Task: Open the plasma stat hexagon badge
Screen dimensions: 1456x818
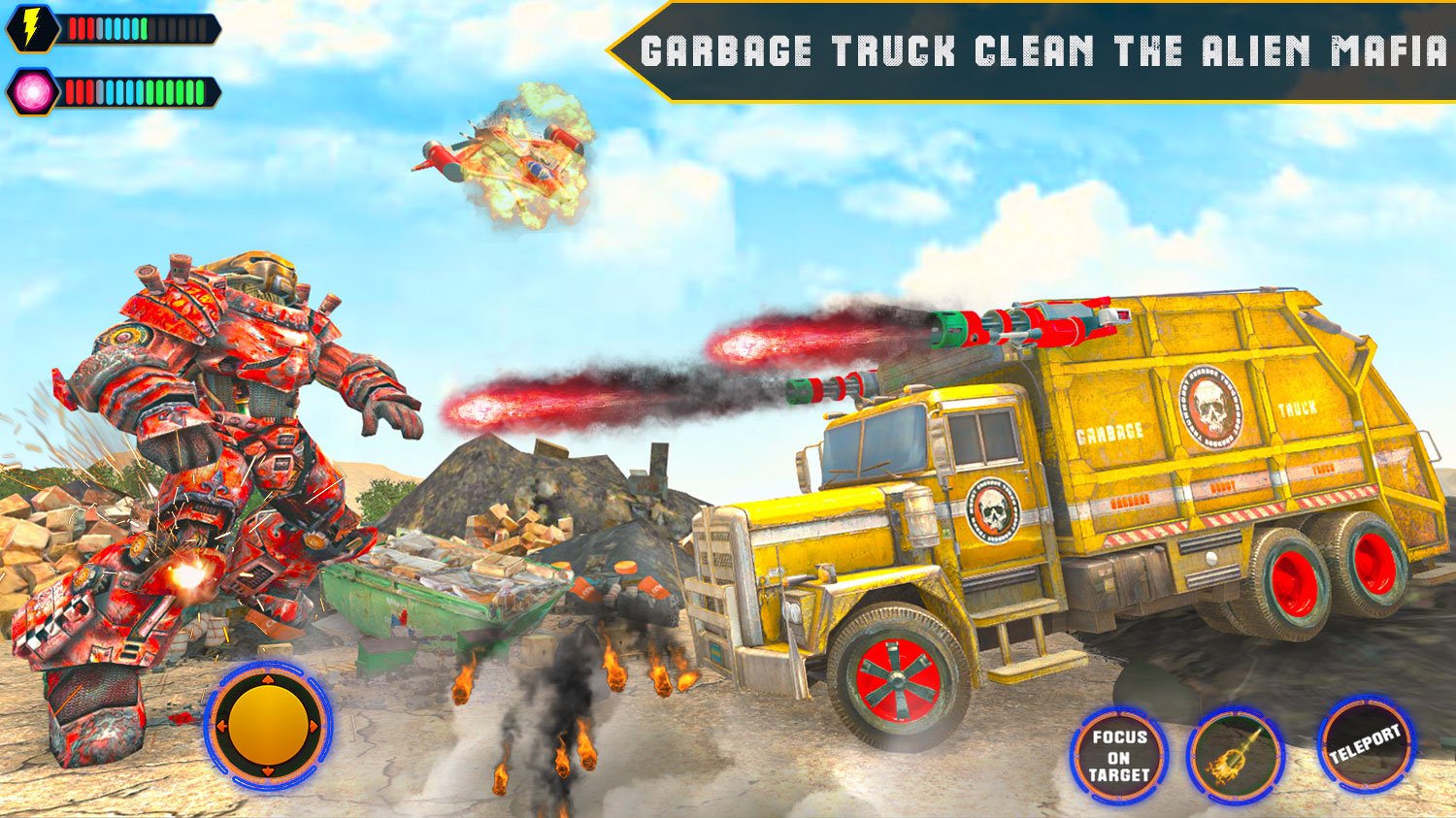Action: [x=32, y=92]
